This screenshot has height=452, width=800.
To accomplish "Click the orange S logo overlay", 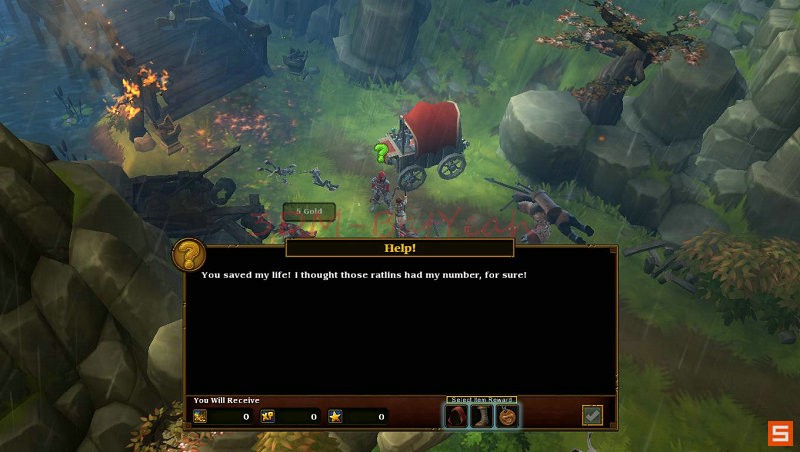I will (x=780, y=433).
